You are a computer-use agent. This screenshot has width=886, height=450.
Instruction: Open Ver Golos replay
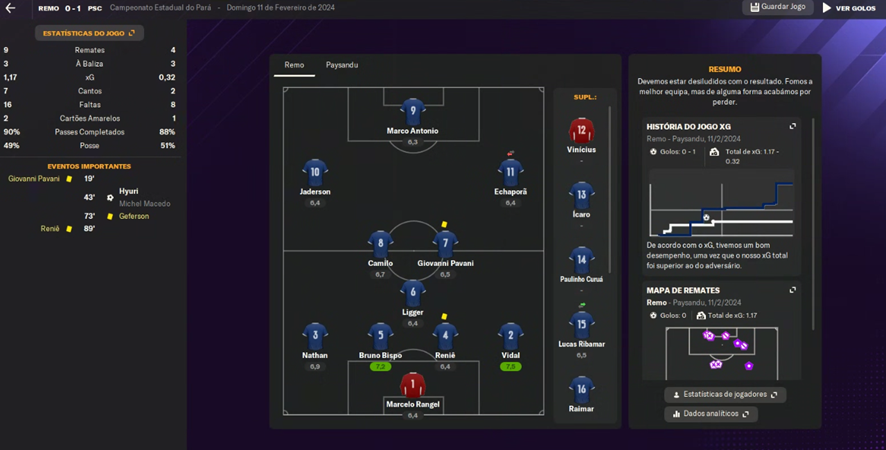click(849, 8)
